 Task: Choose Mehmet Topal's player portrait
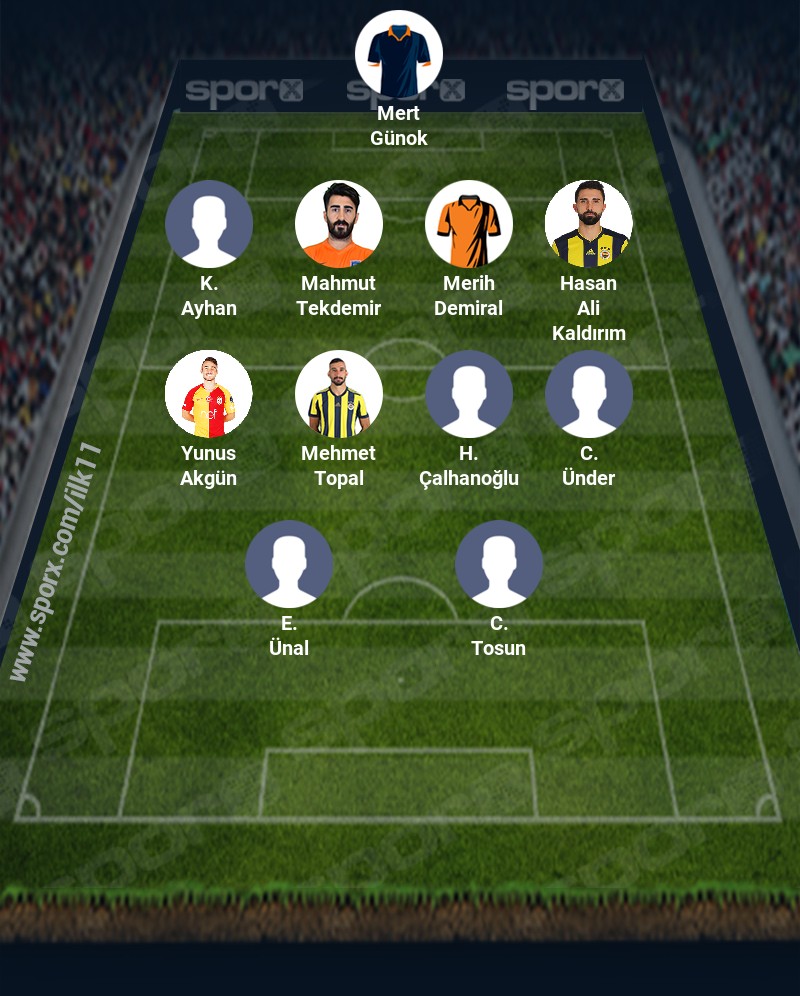tap(339, 394)
